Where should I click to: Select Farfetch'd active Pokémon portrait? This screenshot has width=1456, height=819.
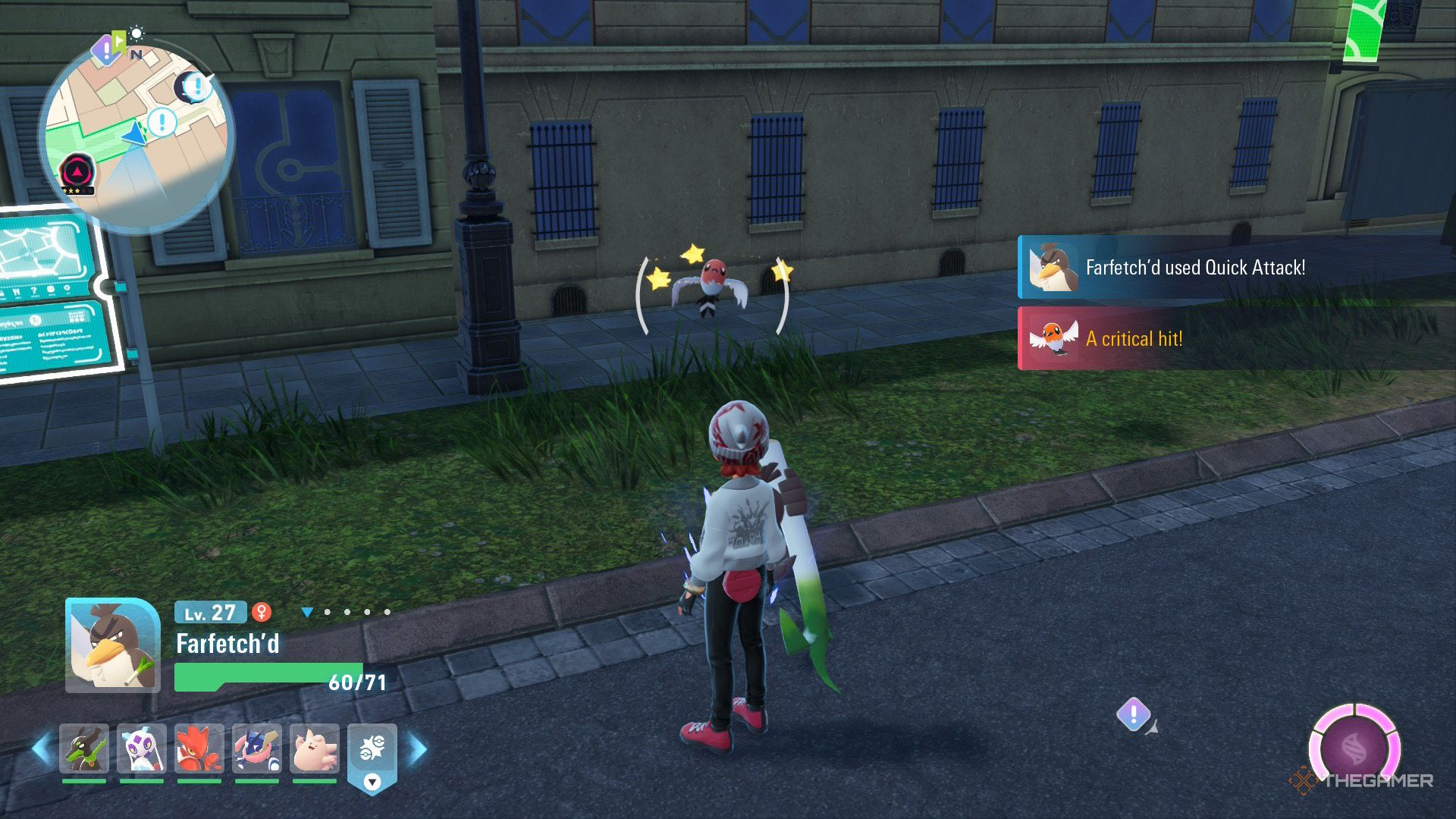pos(112,645)
